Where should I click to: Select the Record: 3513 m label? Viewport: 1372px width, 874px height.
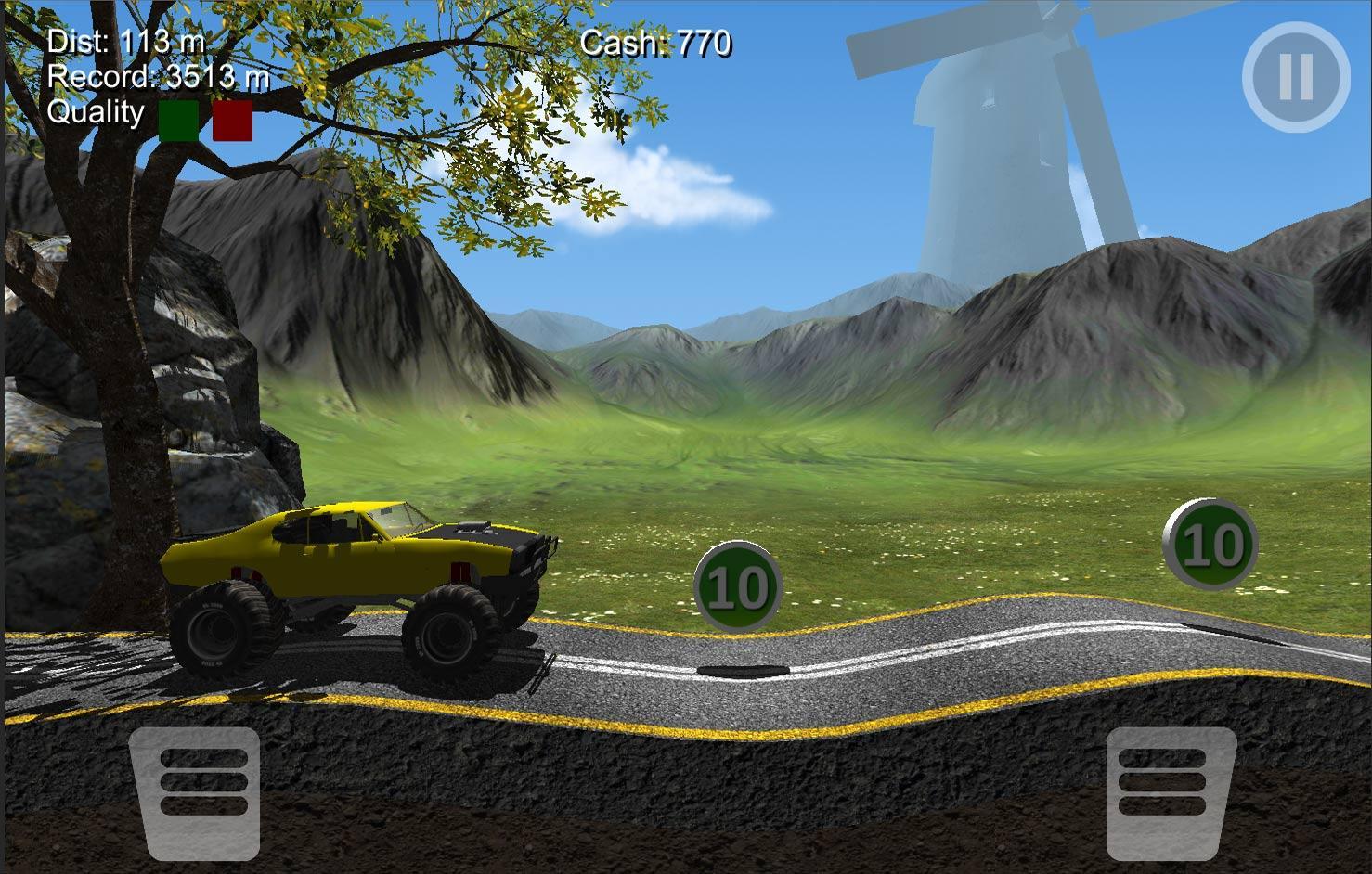[158, 78]
